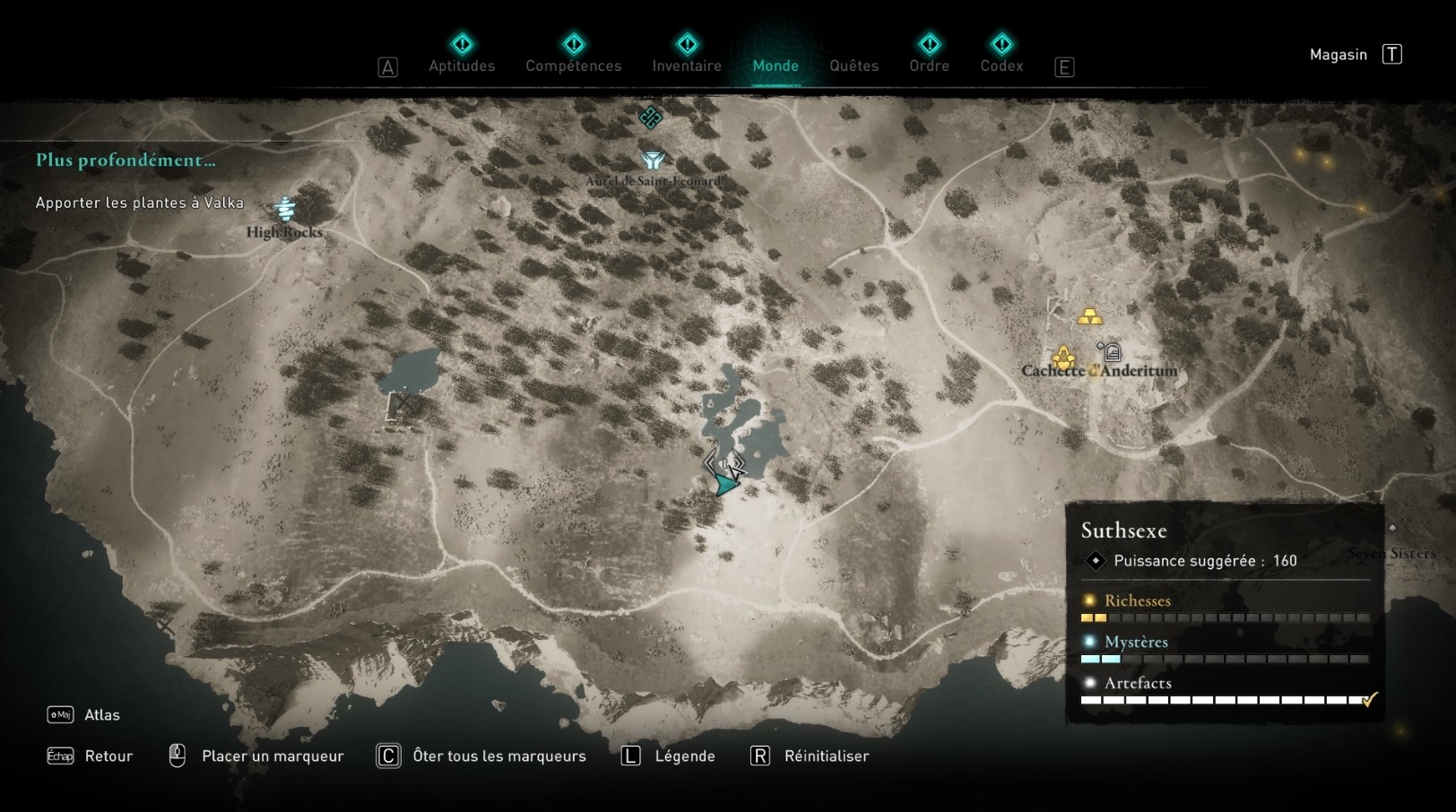Open the Compétences tab
This screenshot has height=812, width=1456.
(x=573, y=65)
